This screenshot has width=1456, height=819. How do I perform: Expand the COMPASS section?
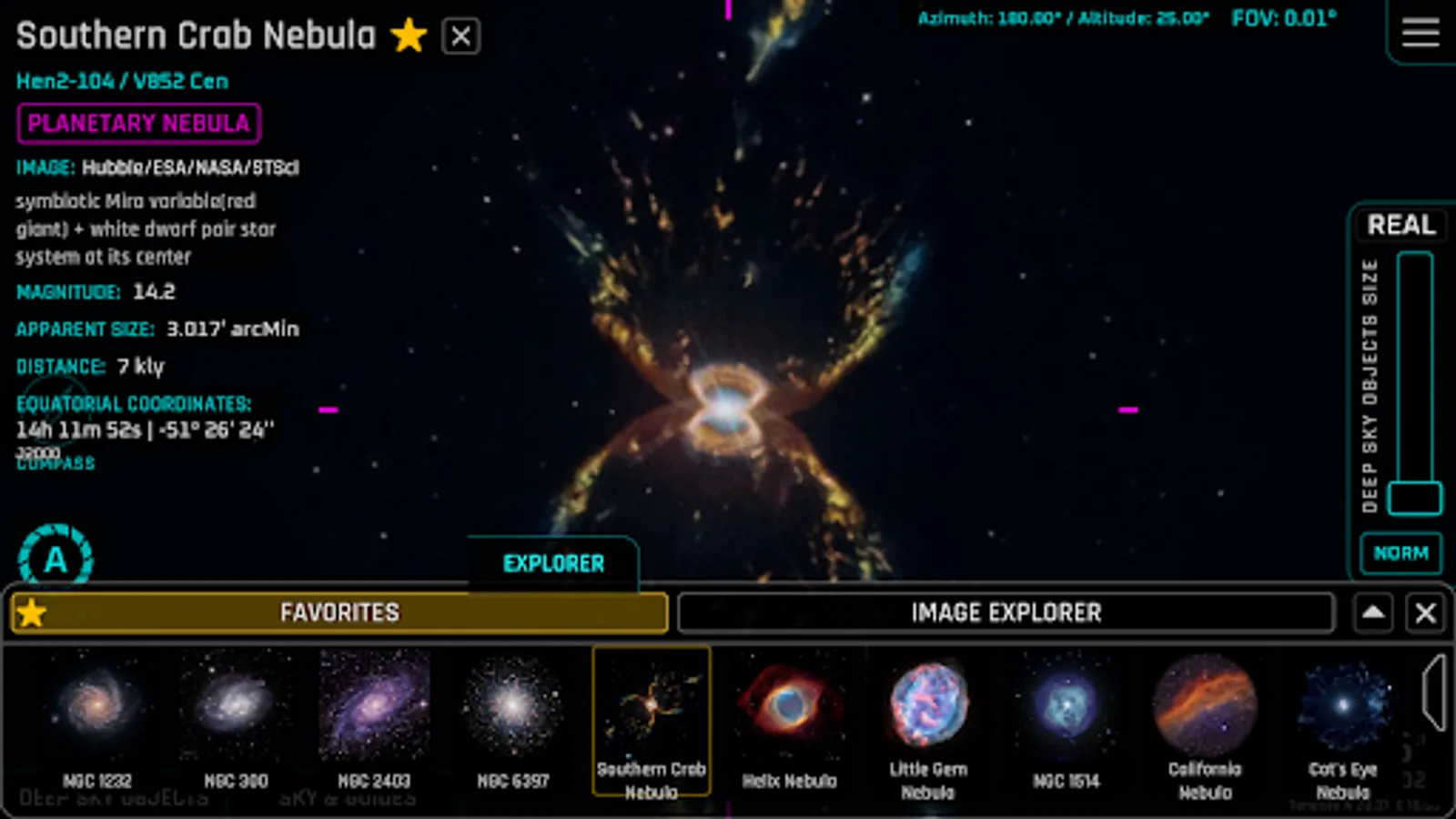55,463
